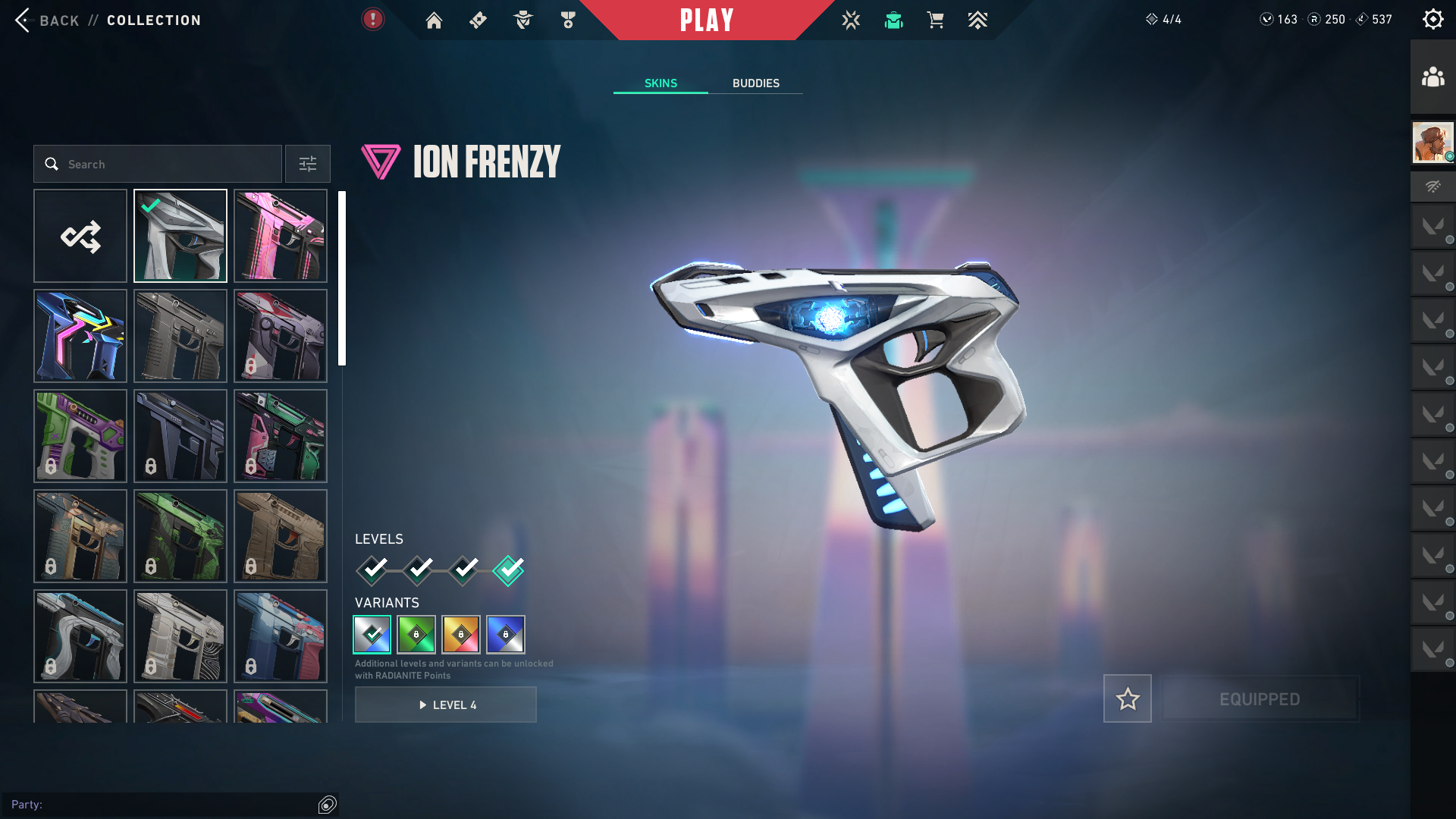Image resolution: width=1456 pixels, height=819 pixels.
Task: Select the locked green variant swatch
Action: [416, 635]
